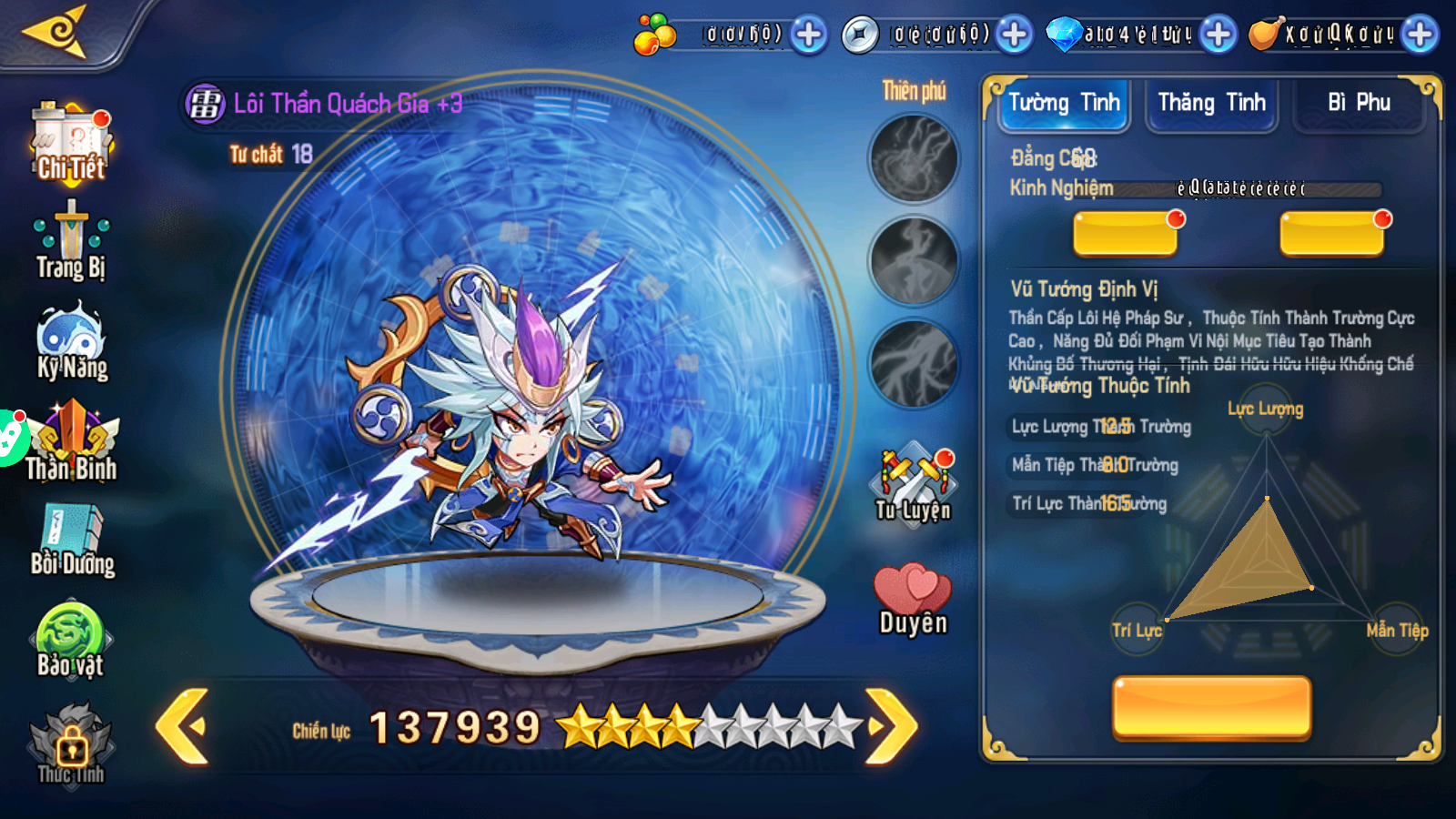Image resolution: width=1456 pixels, height=819 pixels.
Task: Go back with the yellow arrow button
Action: [x=56, y=32]
